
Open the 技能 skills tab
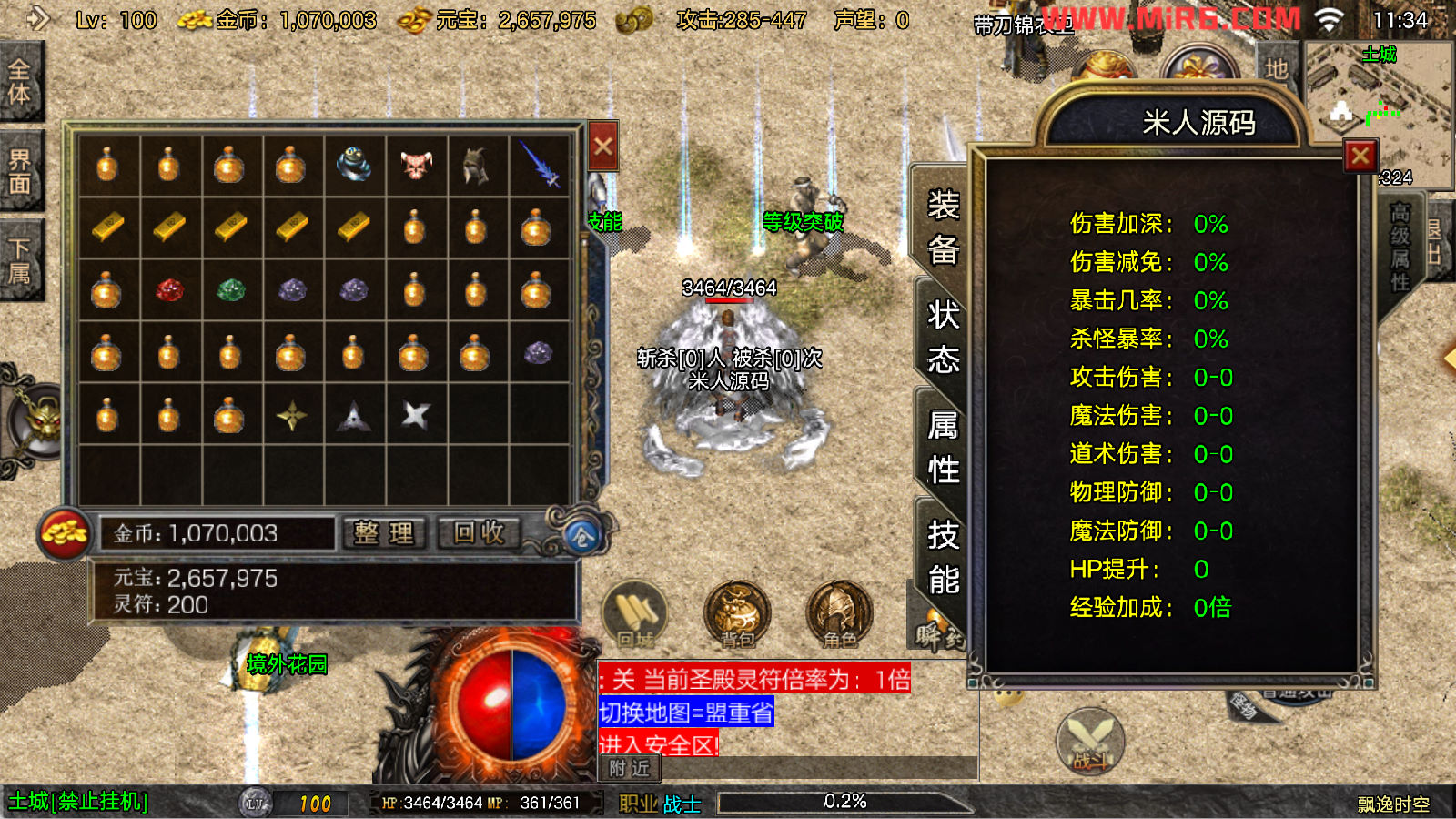pos(943,557)
